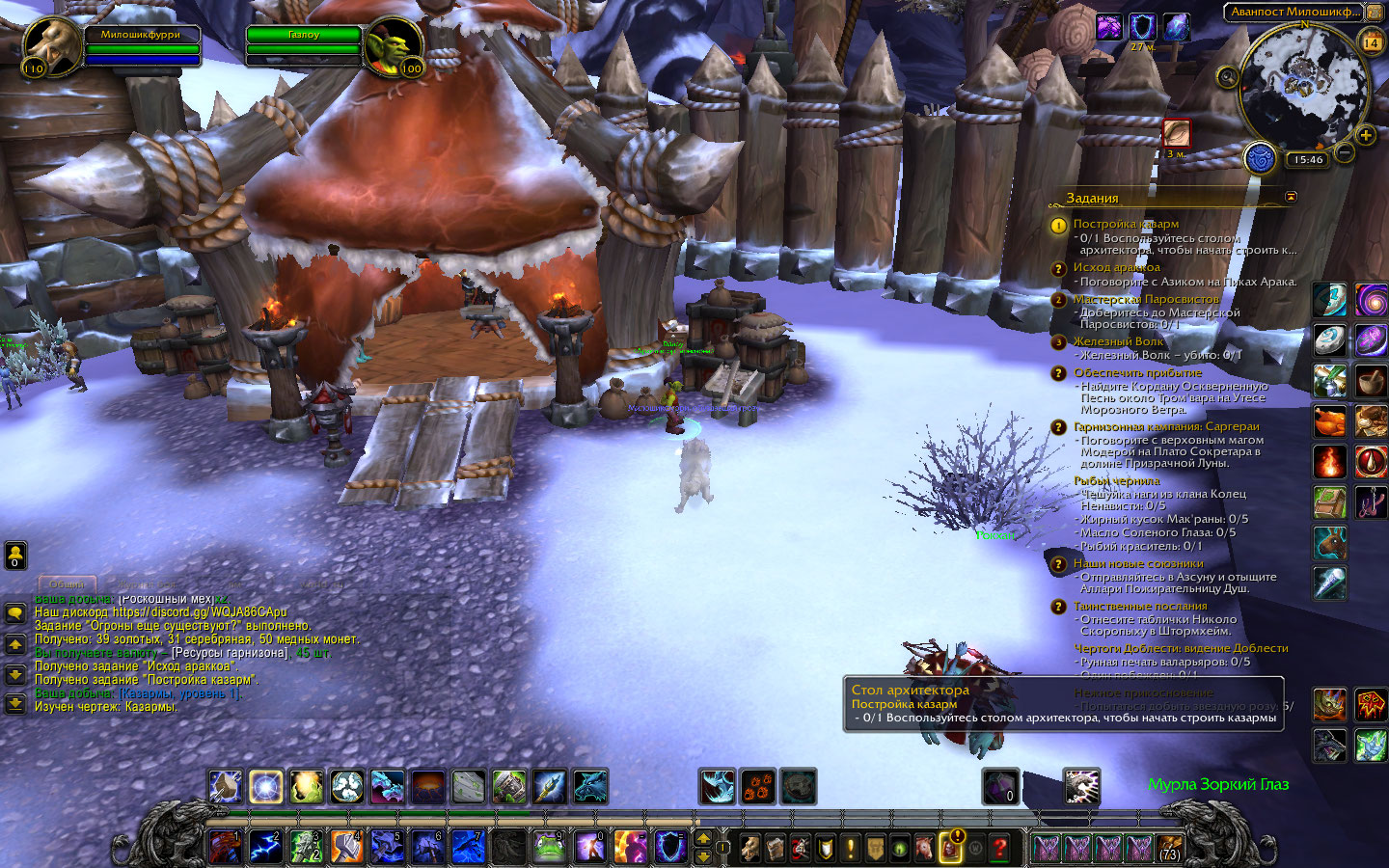This screenshot has height=868, width=1389.
Task: Open the chat menu speech bubble button
Action: (x=15, y=612)
